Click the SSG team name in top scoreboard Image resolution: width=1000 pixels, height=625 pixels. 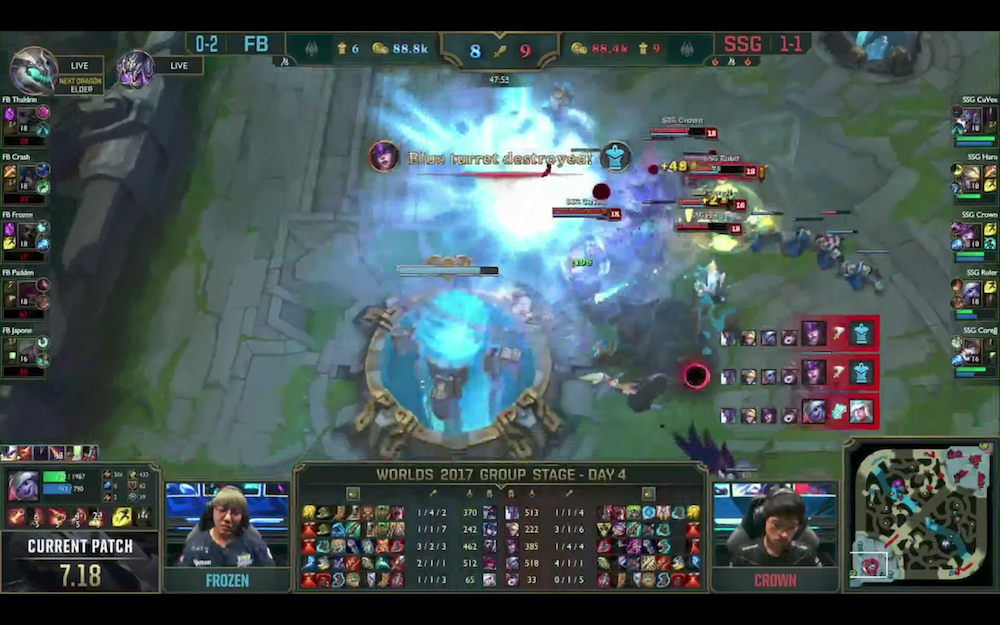pyautogui.click(x=742, y=45)
